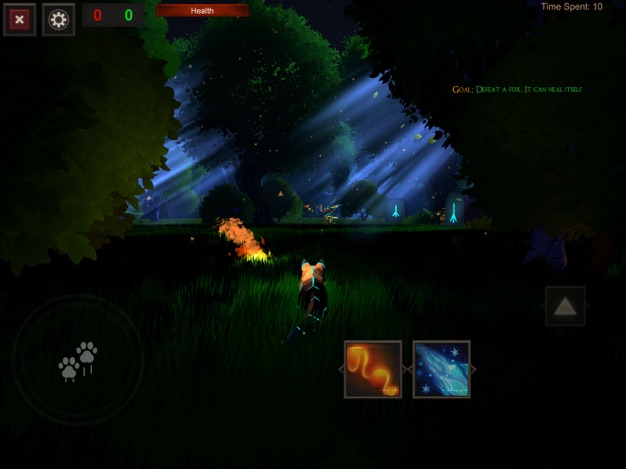626x469 pixels.
Task: Activate the fire spell ability
Action: [373, 369]
